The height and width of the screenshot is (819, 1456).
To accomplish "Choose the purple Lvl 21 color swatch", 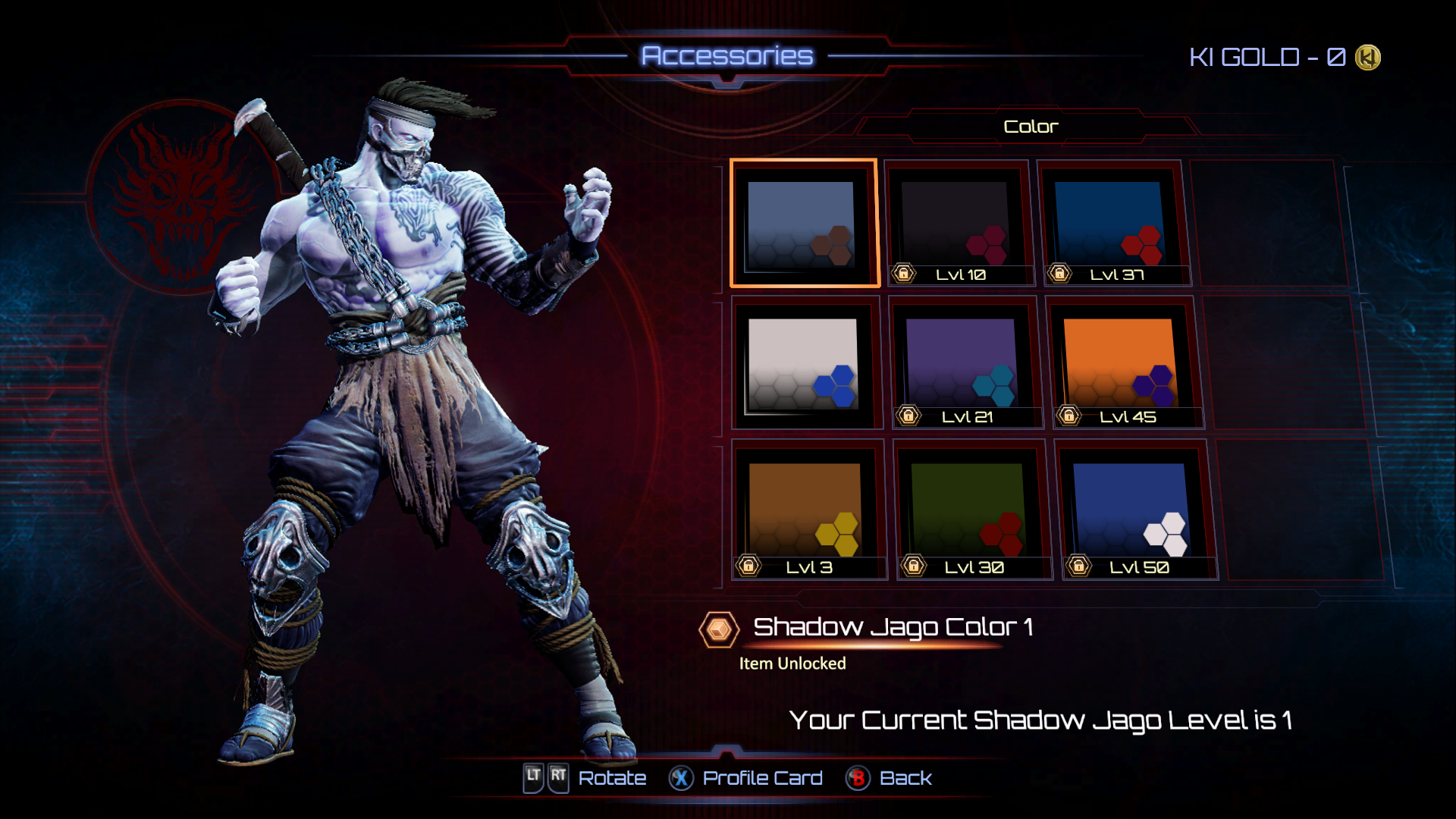I will point(962,364).
